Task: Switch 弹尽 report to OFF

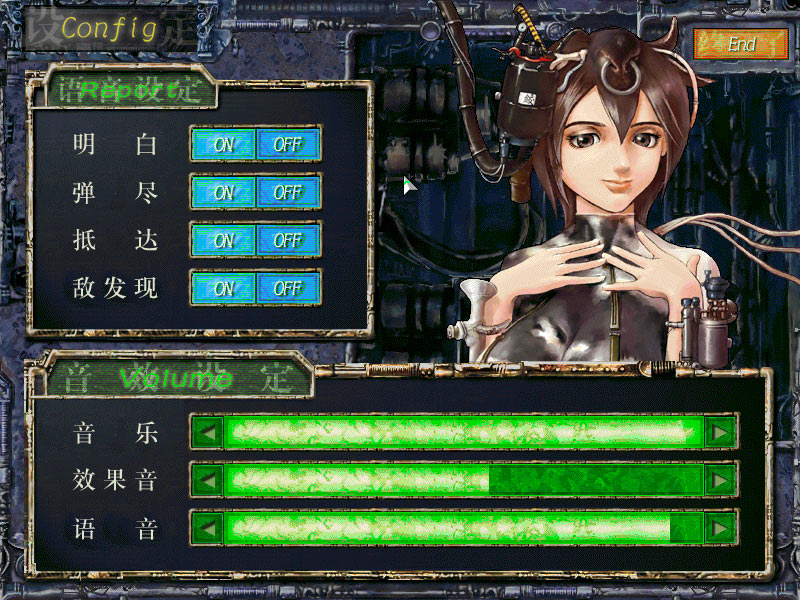Action: [288, 192]
